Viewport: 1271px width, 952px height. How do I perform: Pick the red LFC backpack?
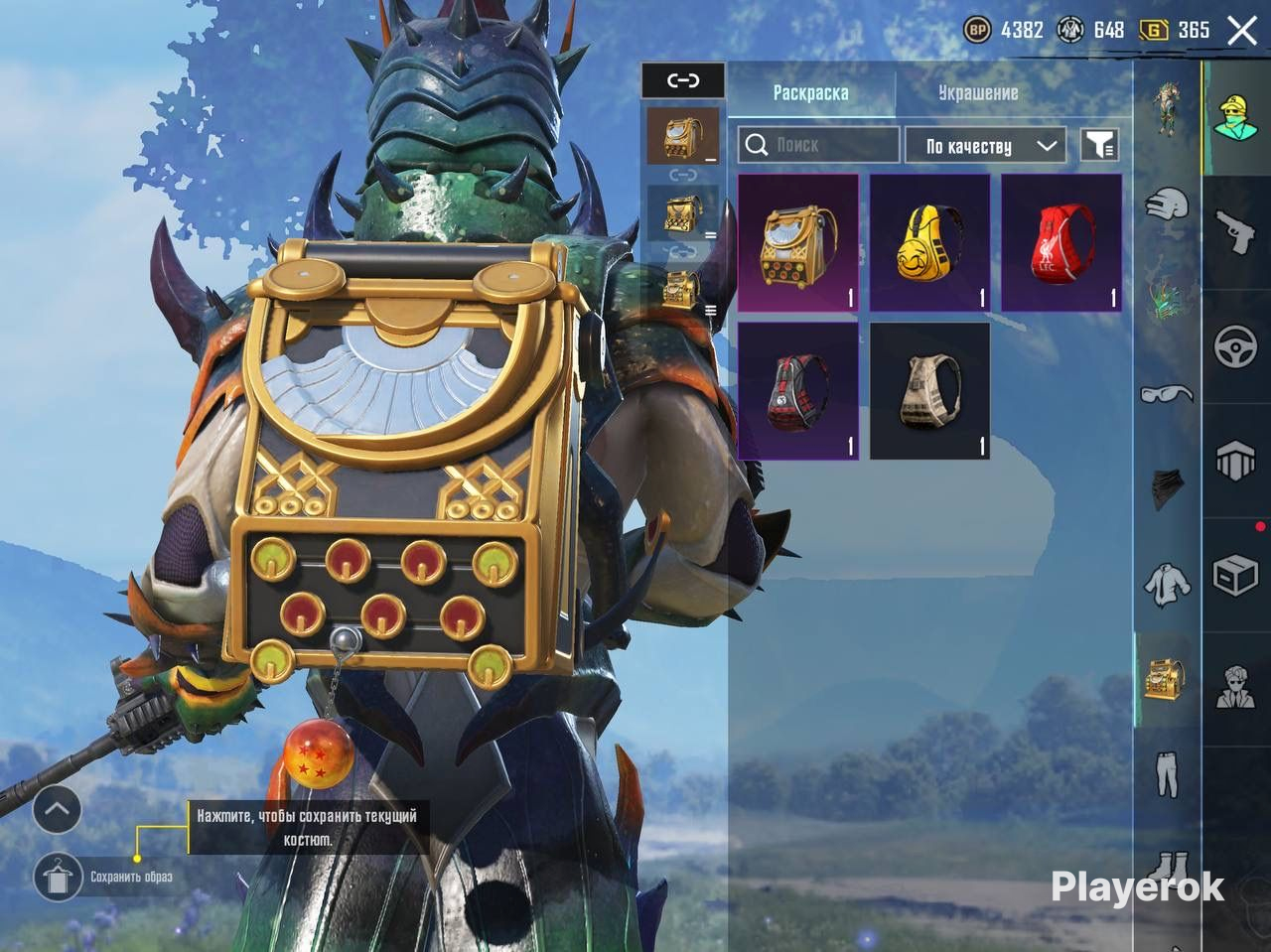tap(1060, 243)
